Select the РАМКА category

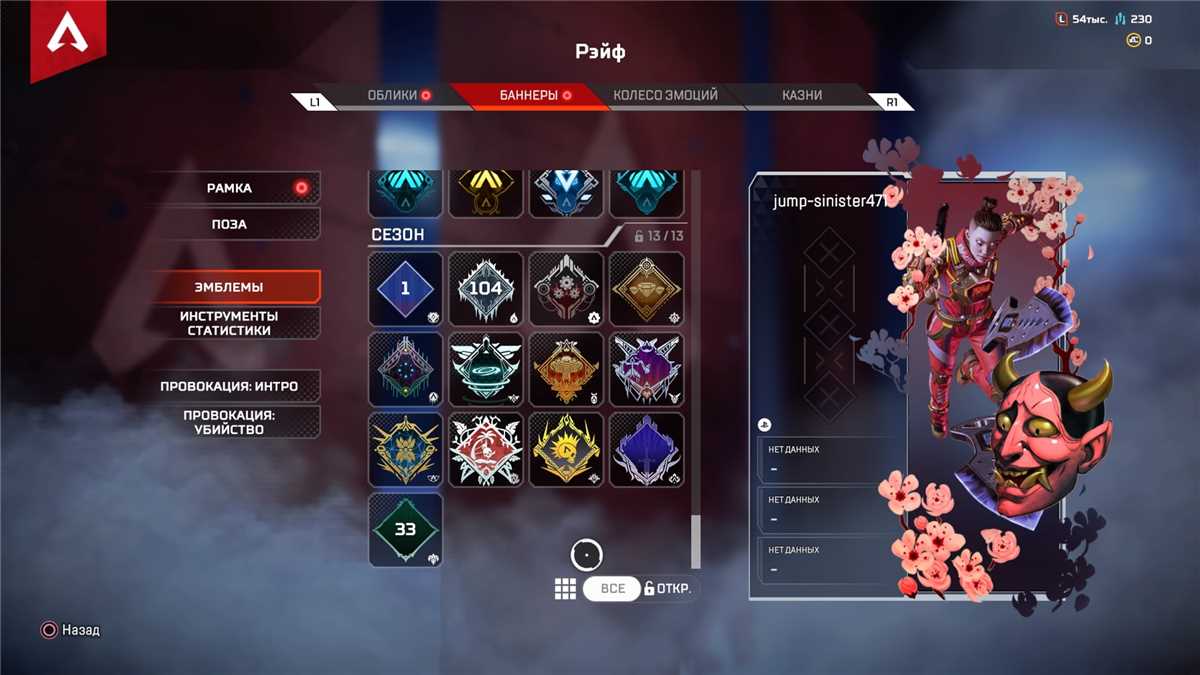click(x=236, y=188)
